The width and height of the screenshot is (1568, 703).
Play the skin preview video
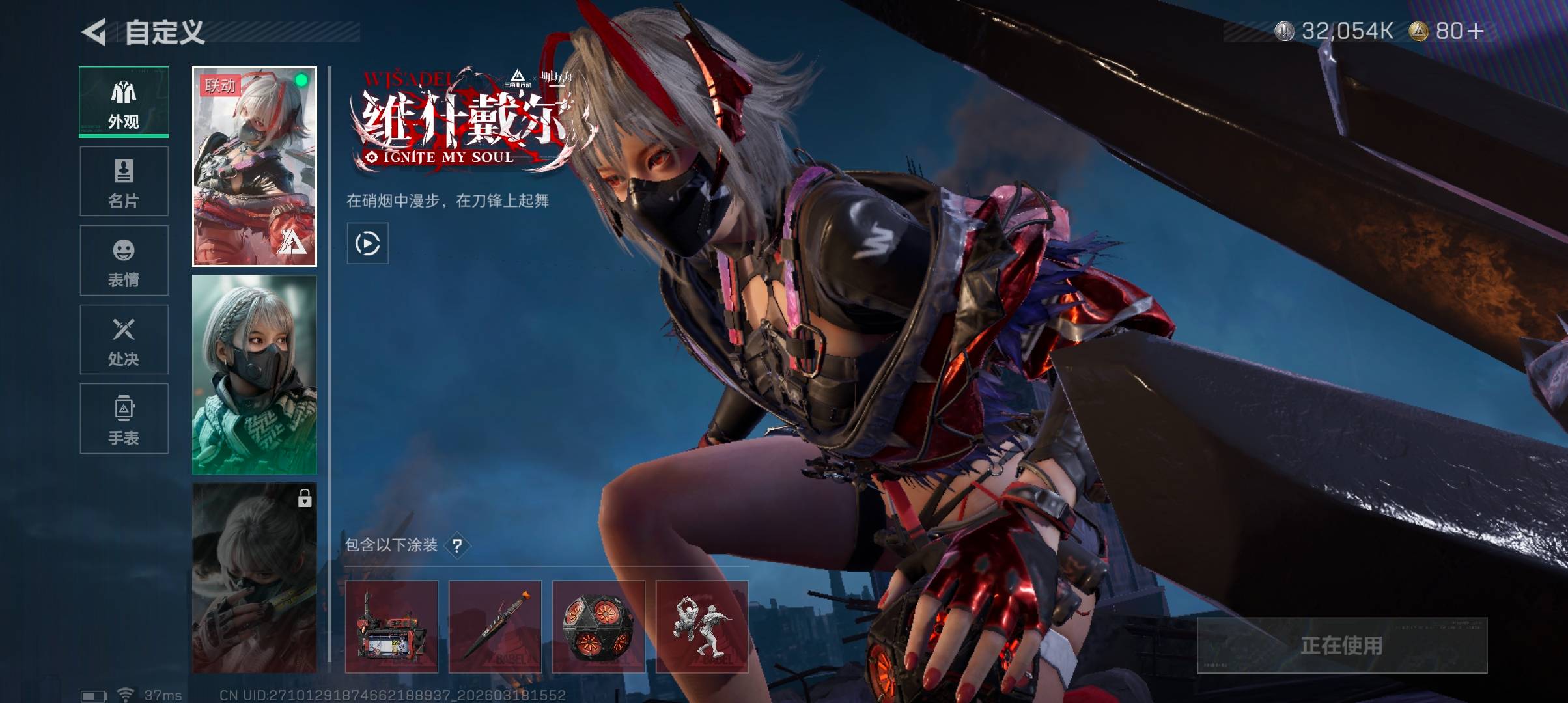point(368,243)
